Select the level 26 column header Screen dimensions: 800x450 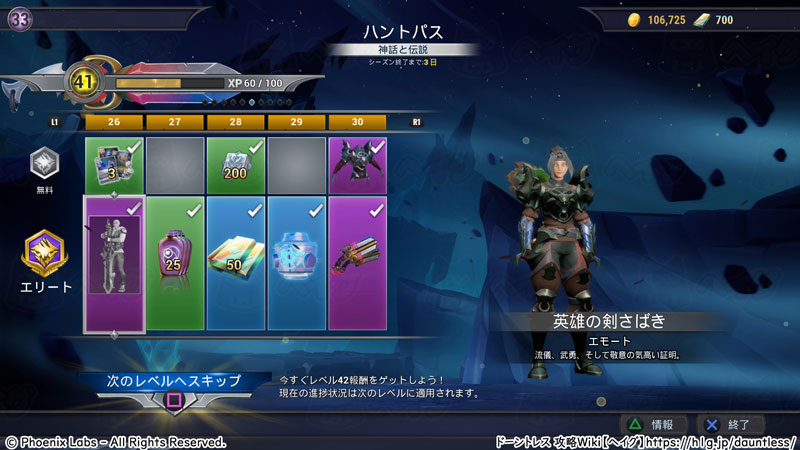coord(114,122)
